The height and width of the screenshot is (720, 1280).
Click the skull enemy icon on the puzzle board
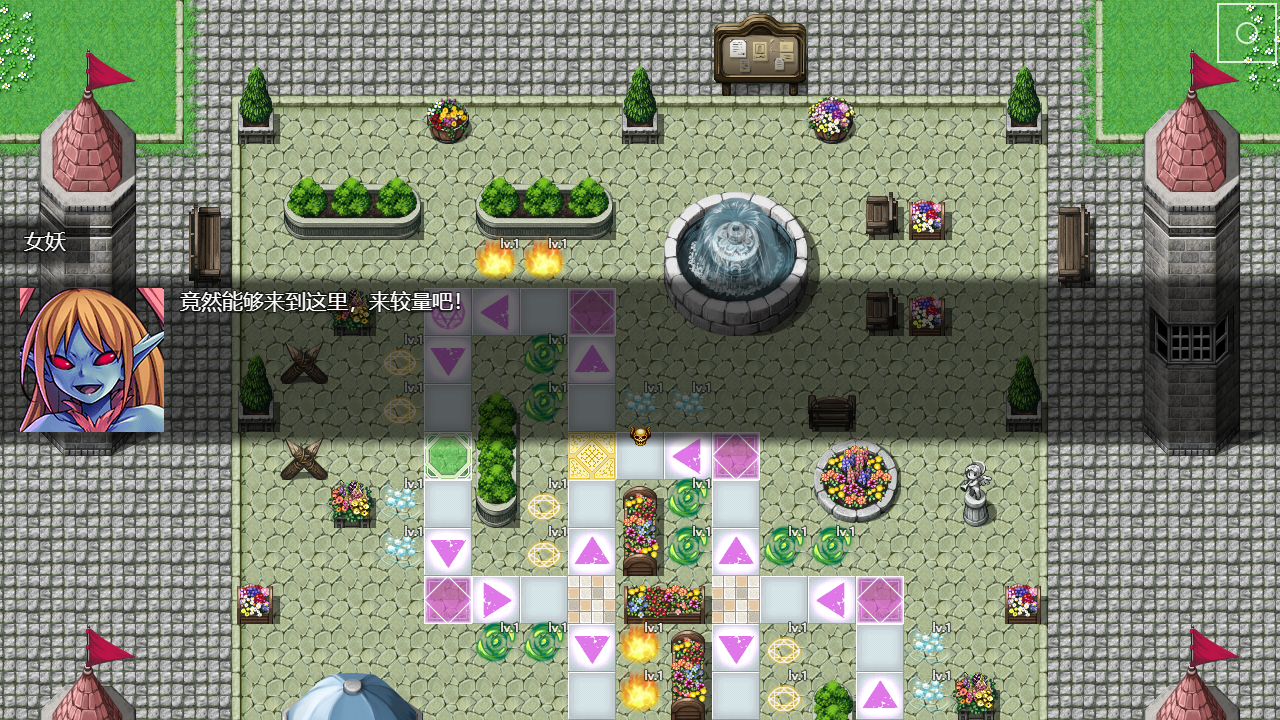pyautogui.click(x=640, y=437)
